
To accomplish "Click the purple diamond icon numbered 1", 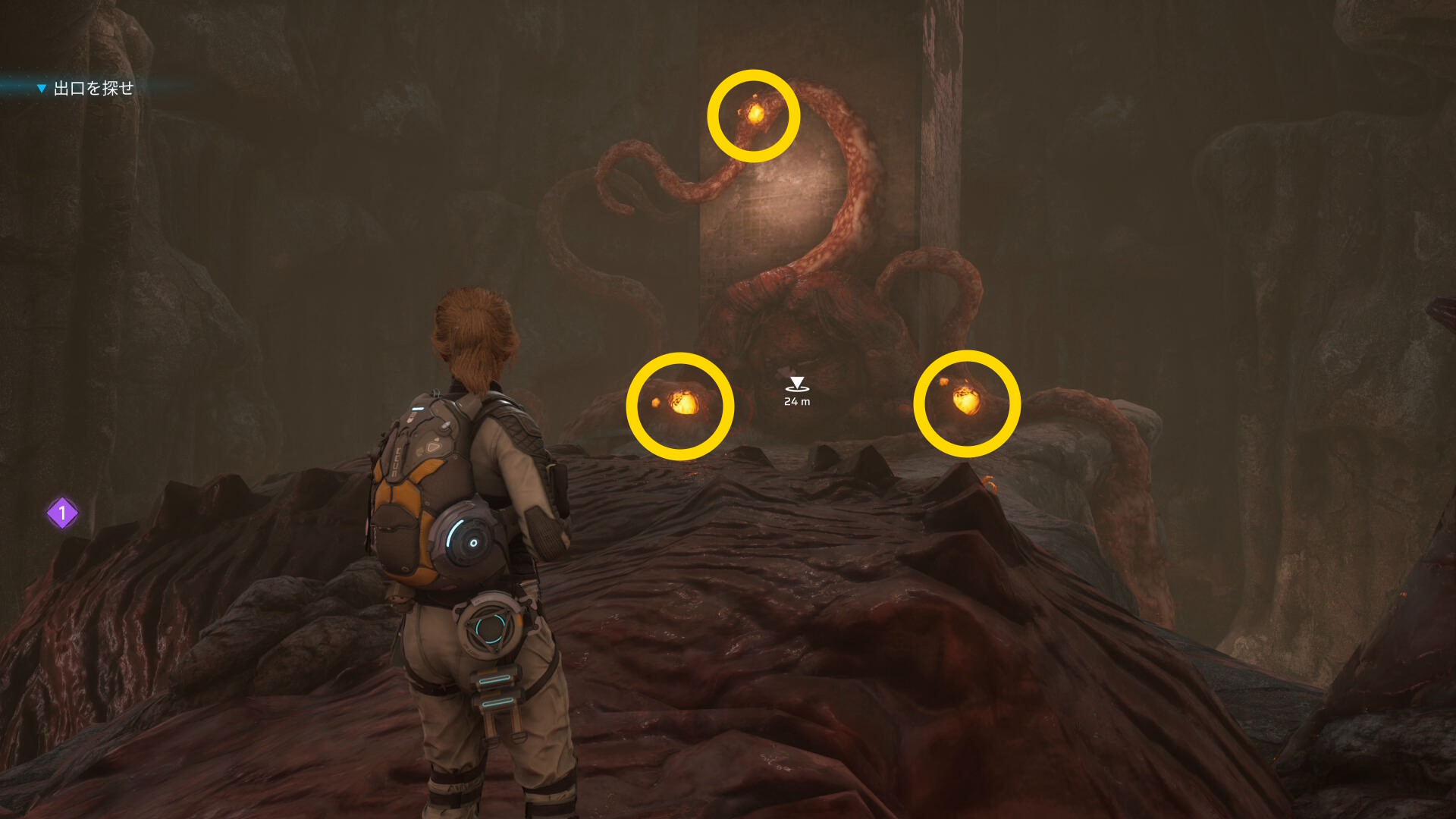I will 62,513.
